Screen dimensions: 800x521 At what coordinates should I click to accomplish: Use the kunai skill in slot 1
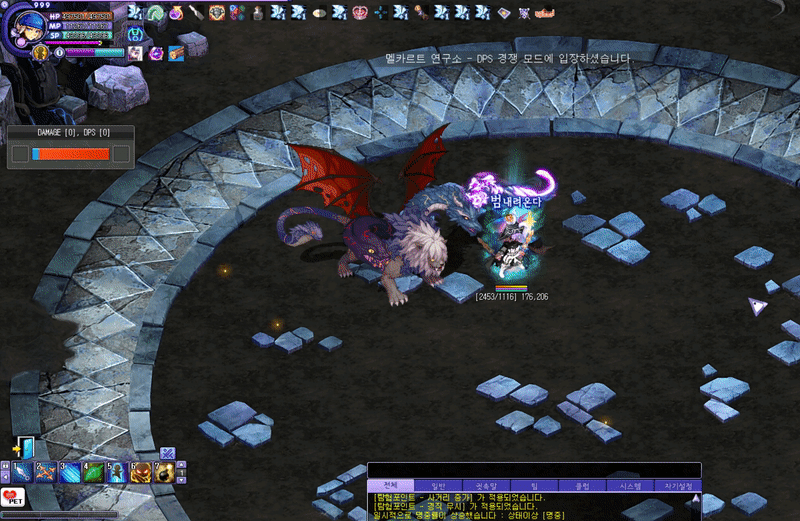click(22, 471)
